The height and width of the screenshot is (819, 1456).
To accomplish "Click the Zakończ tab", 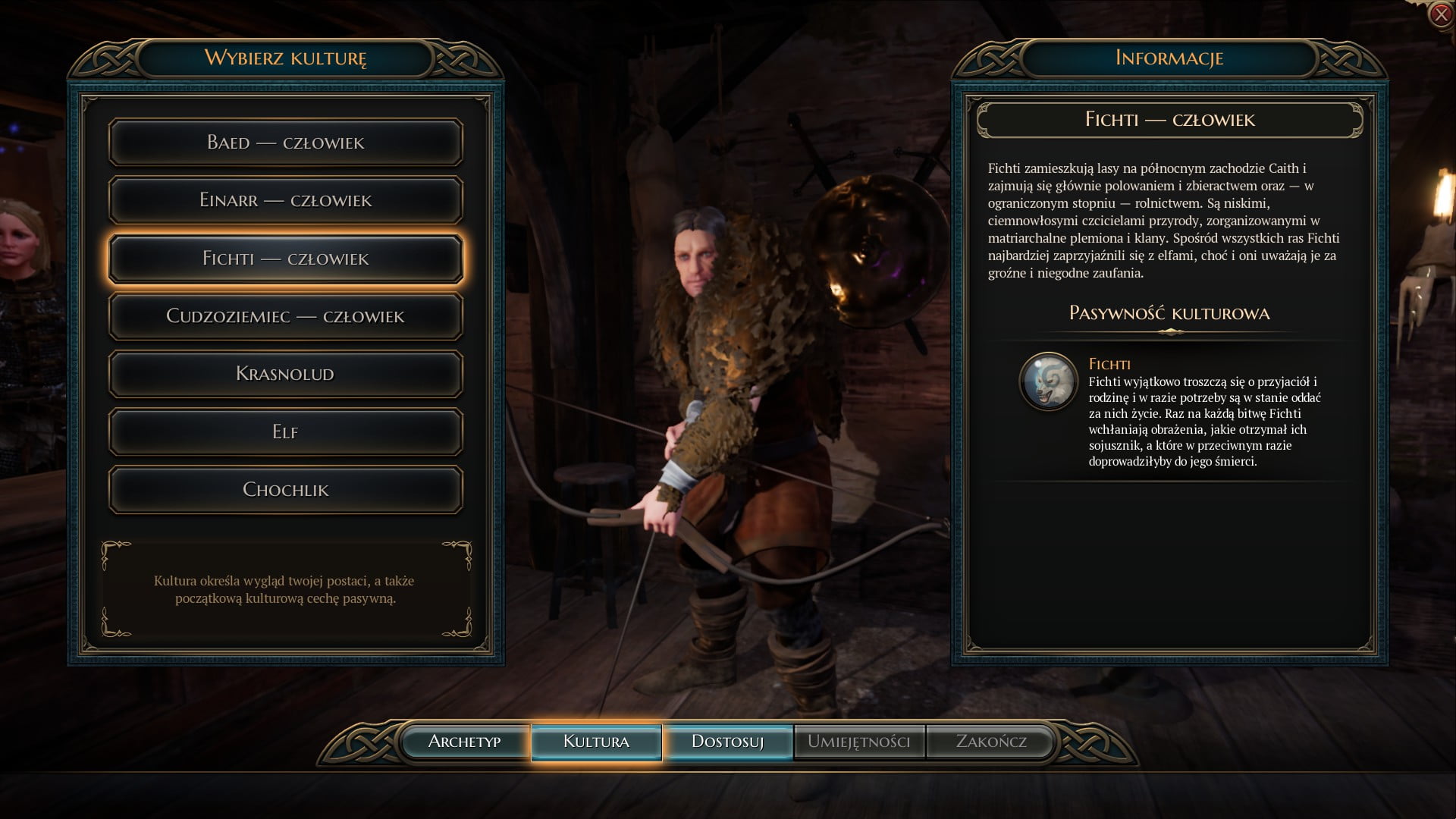I will coord(990,742).
